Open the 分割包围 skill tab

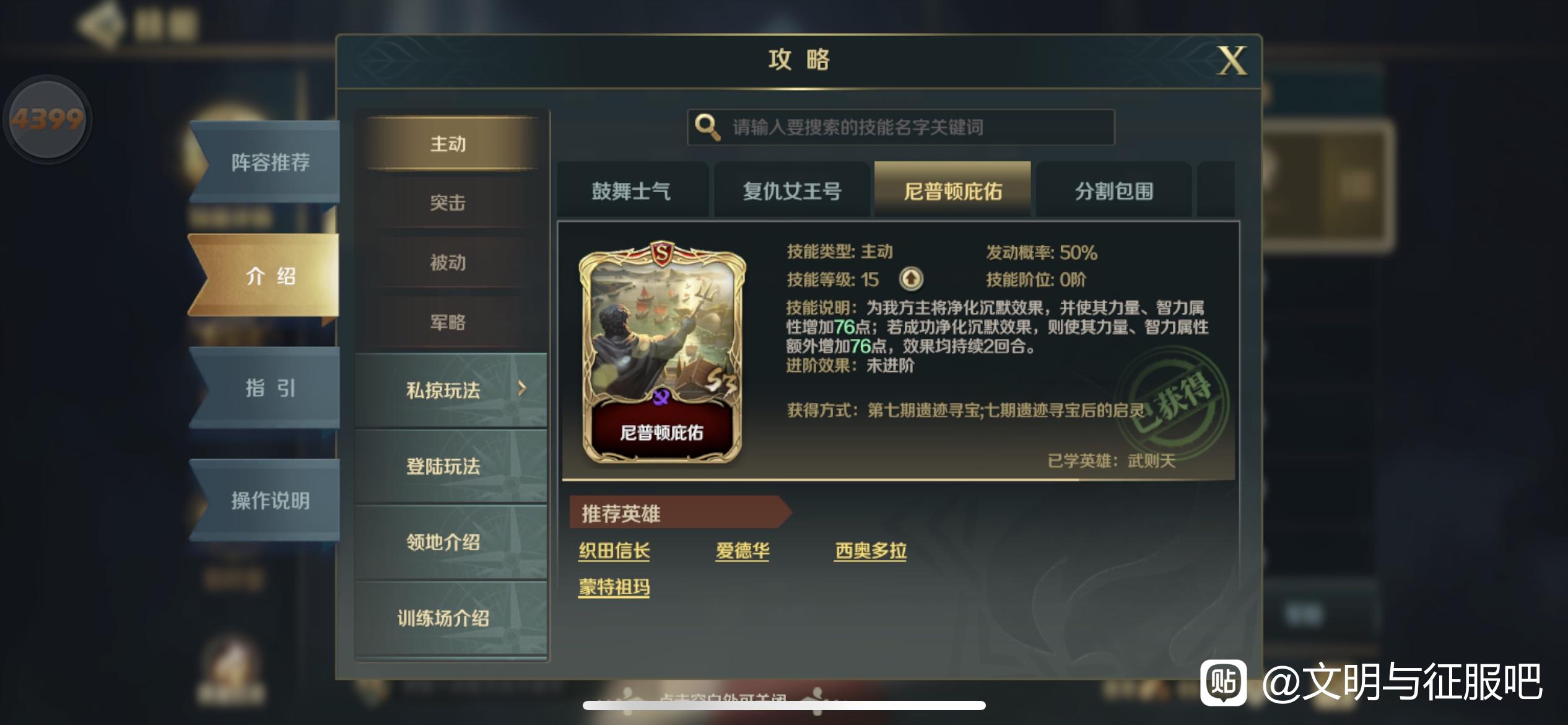coord(1113,191)
